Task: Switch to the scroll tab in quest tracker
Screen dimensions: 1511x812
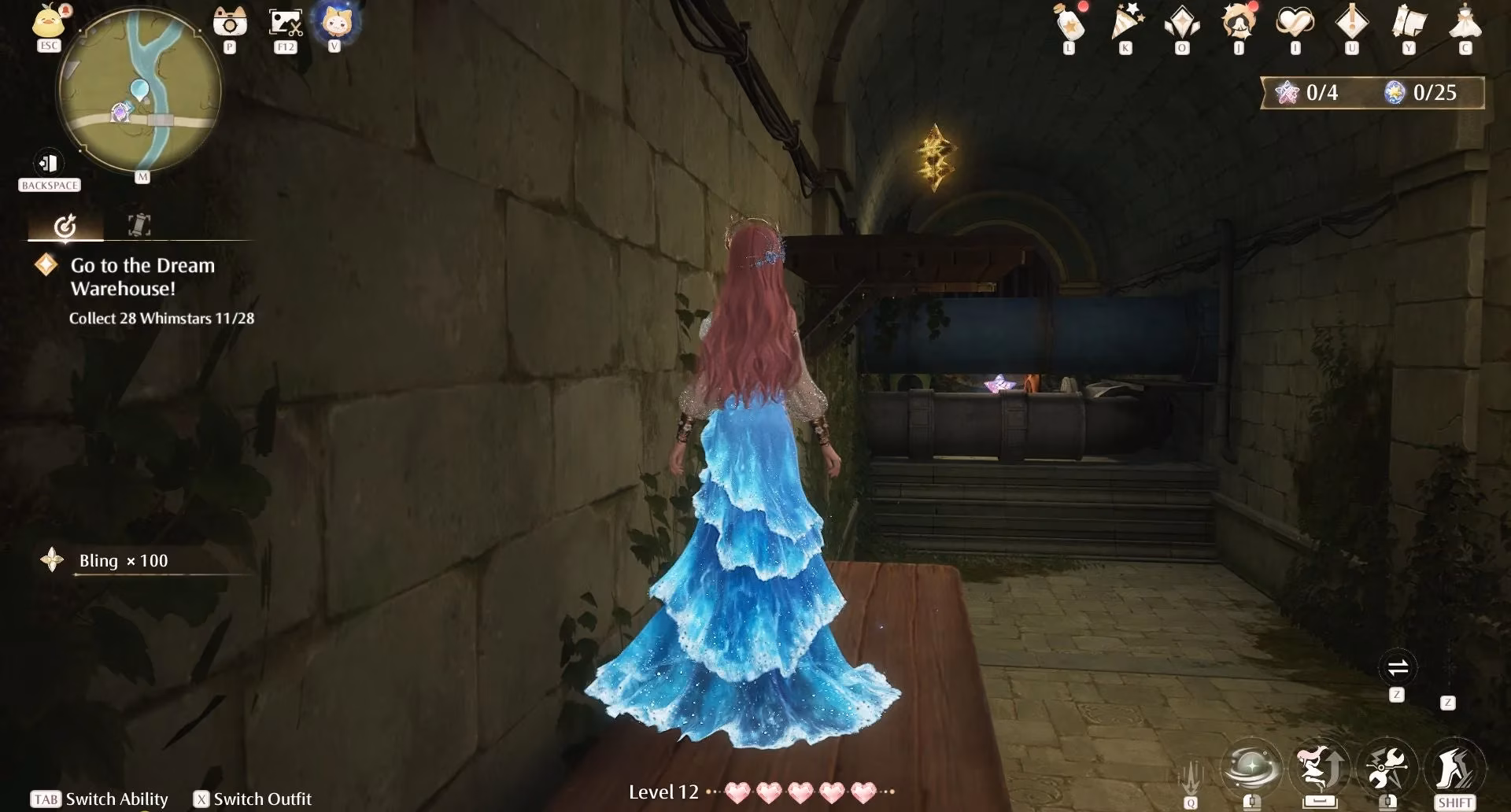Action: [138, 224]
